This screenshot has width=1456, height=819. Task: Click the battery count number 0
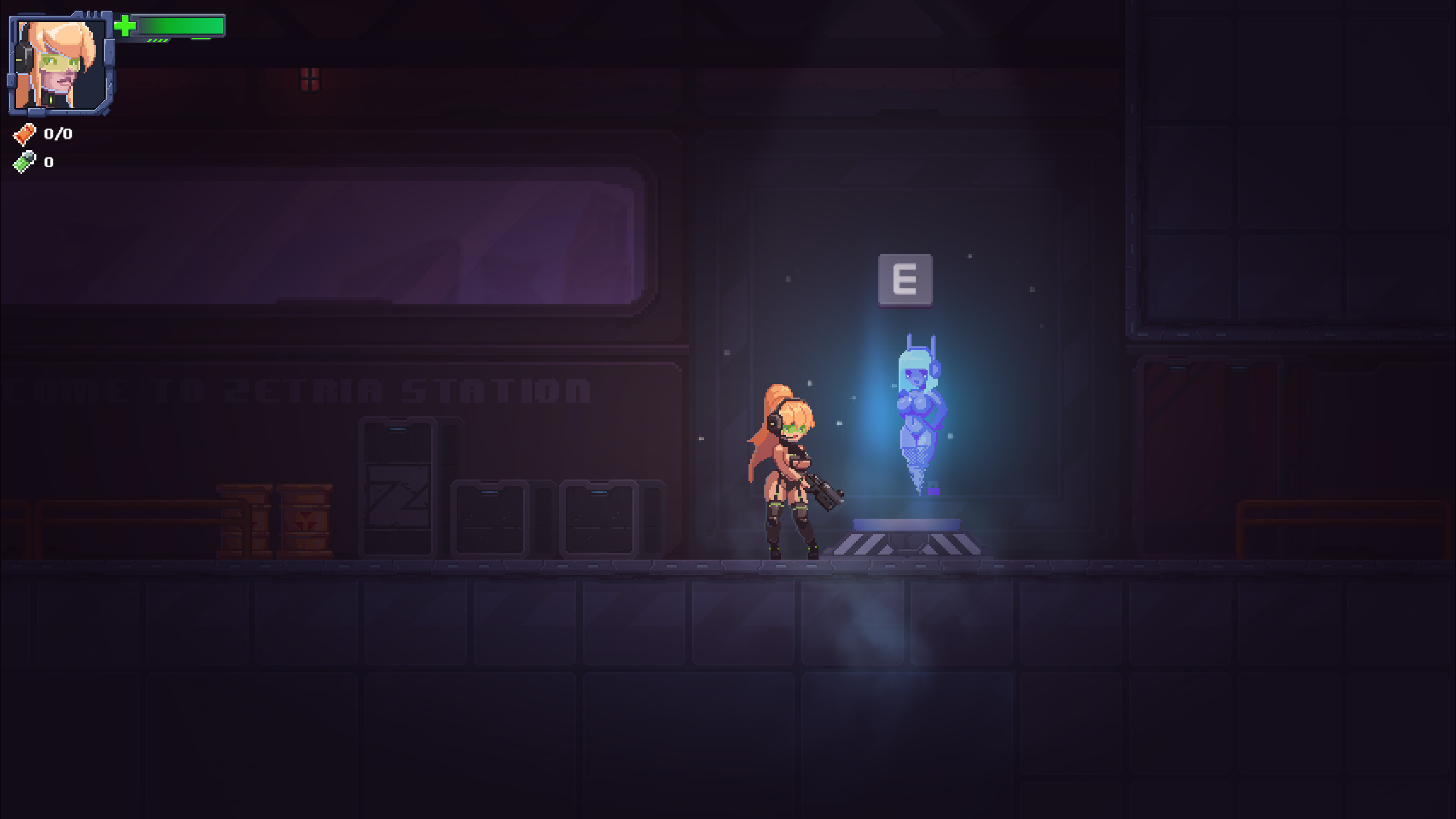(x=48, y=163)
